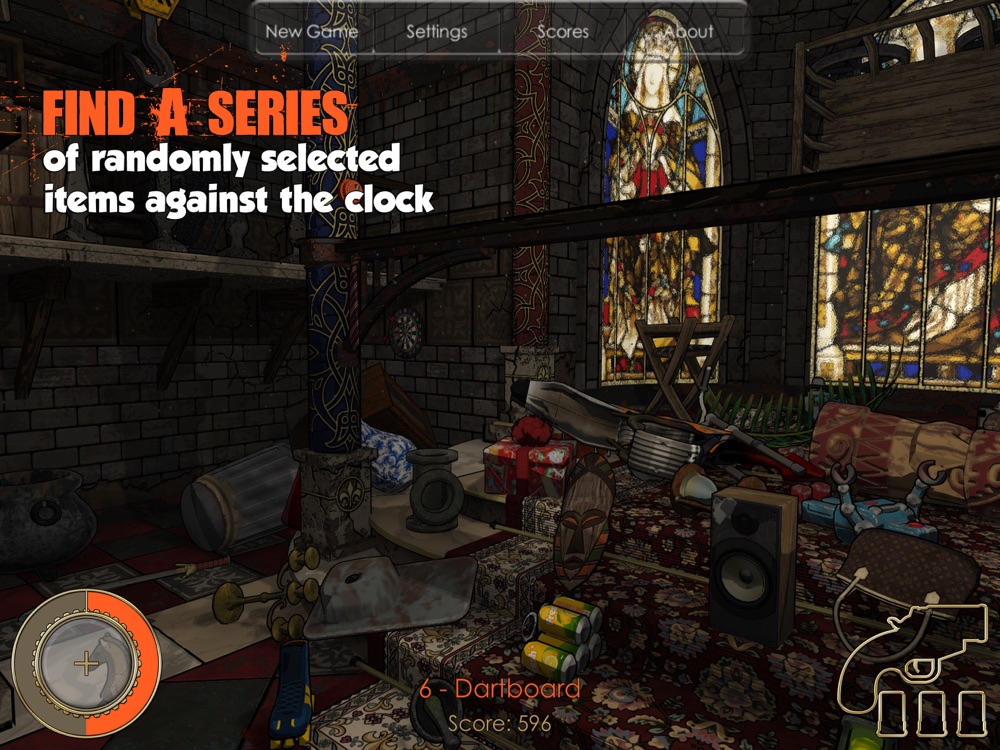Start a New Game from the top menu
Screen dimensions: 1000x750
311,31
